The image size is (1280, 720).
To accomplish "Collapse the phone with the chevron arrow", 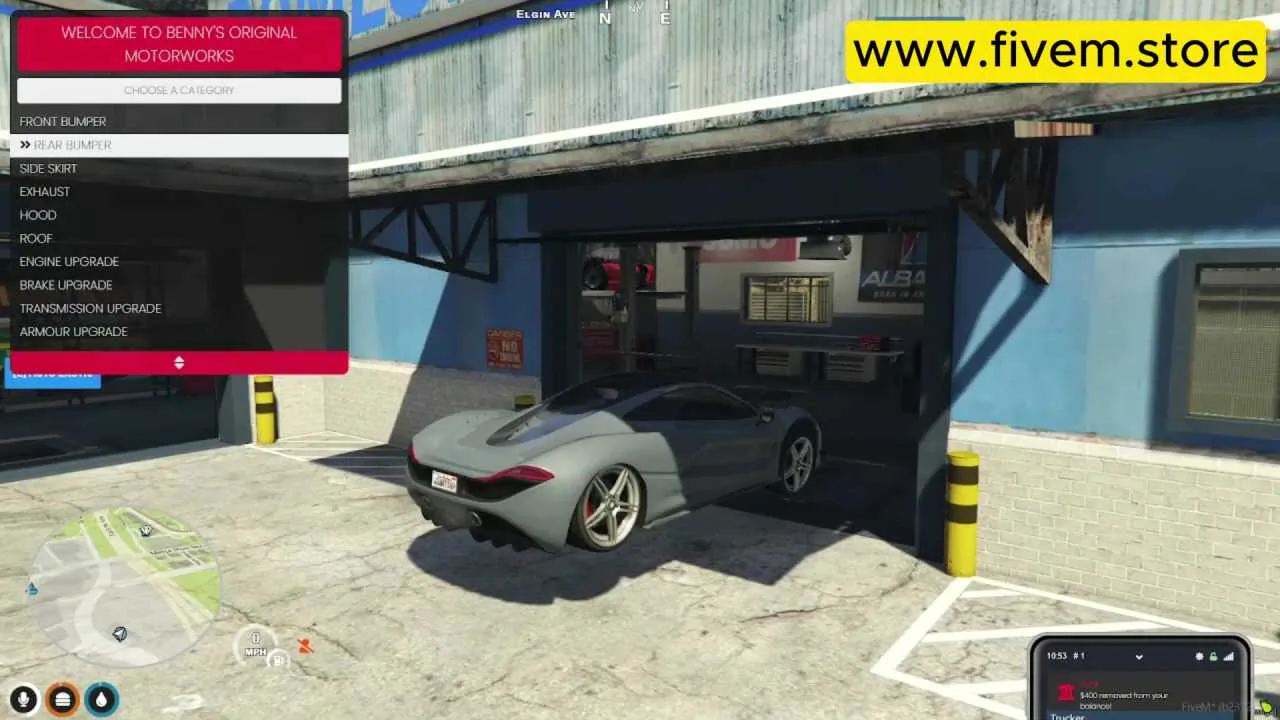I will tap(1139, 656).
